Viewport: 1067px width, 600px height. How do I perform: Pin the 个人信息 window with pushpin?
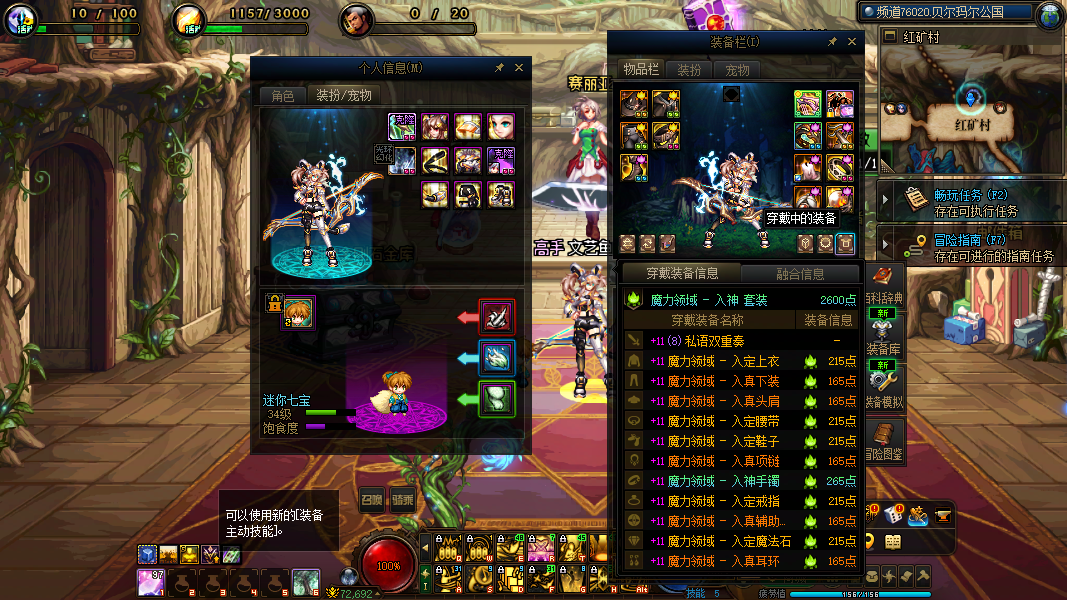500,68
